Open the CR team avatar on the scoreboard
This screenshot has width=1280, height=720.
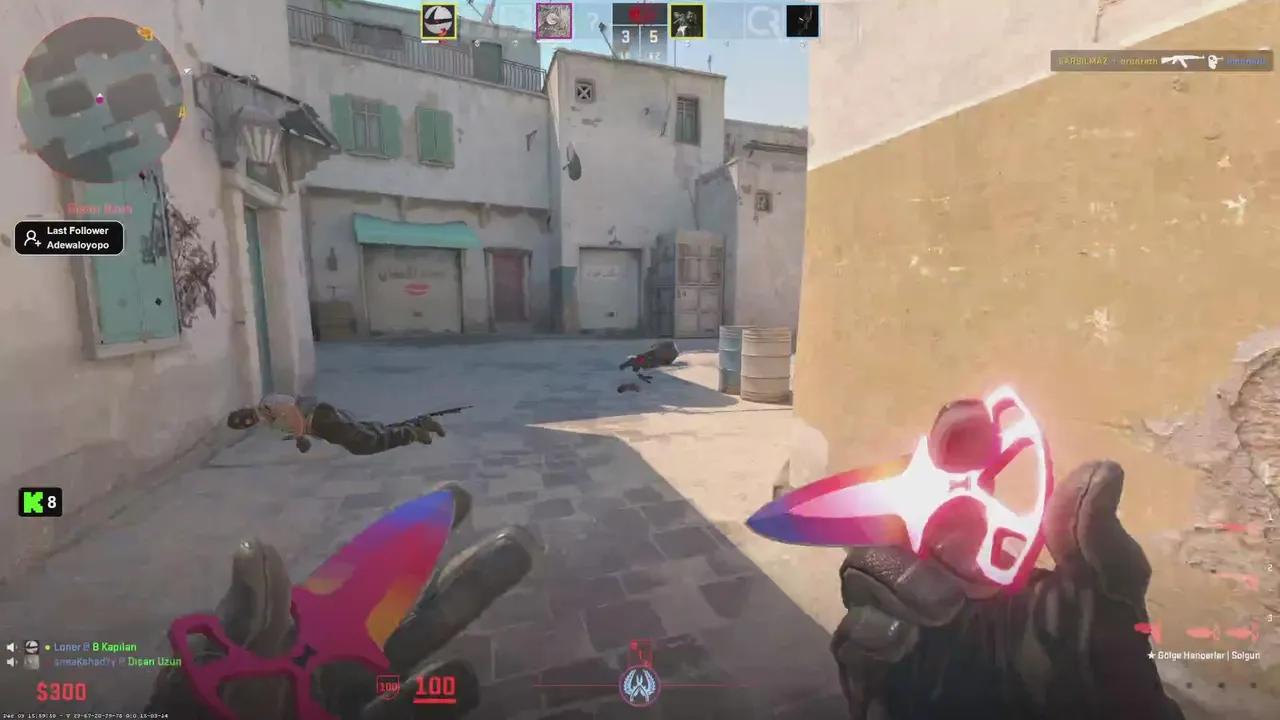tap(763, 20)
